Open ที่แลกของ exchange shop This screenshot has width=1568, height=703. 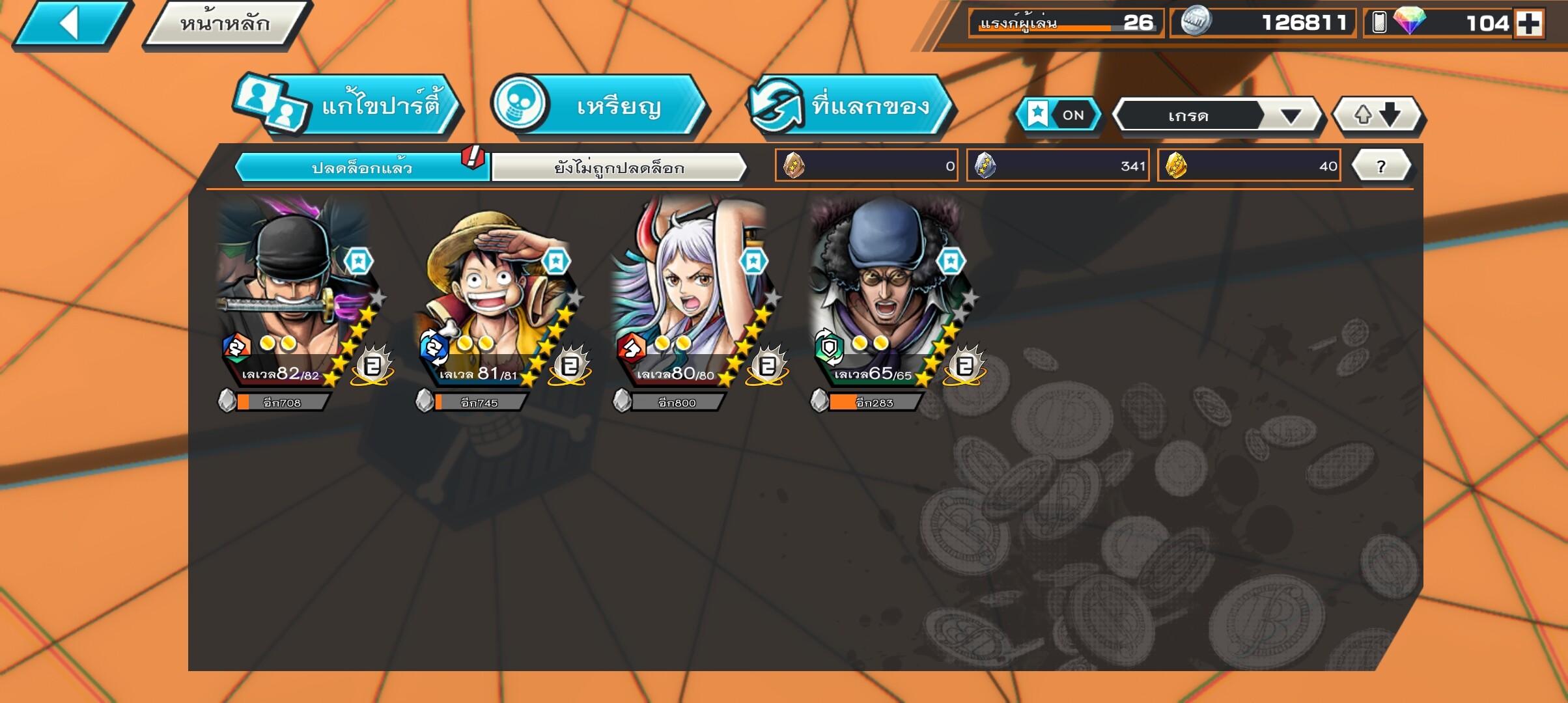coord(850,105)
